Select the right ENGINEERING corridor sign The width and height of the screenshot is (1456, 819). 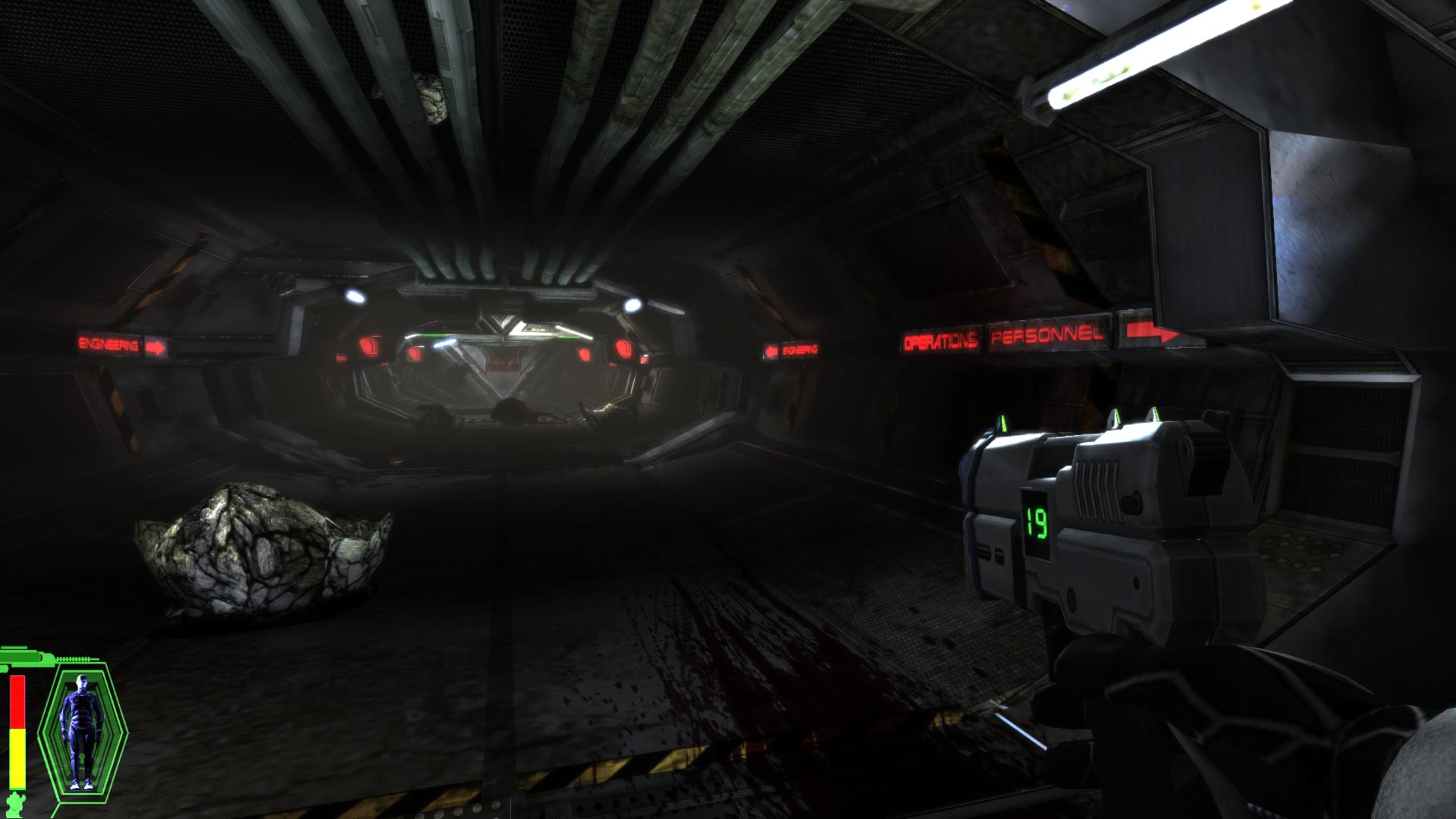pyautogui.click(x=801, y=349)
